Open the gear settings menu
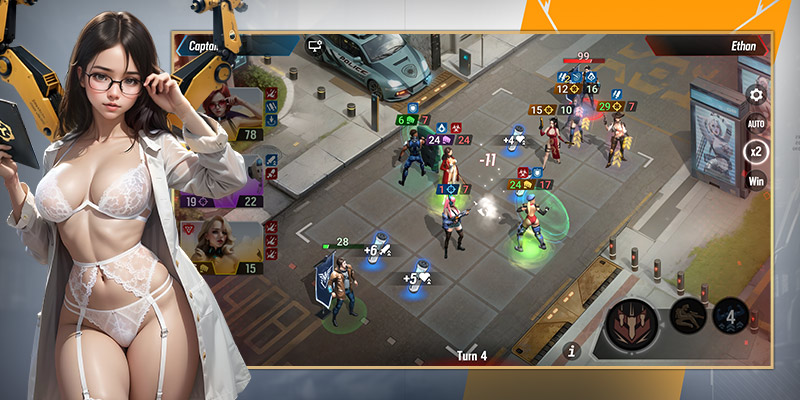Viewport: 800px width, 400px height. point(756,96)
